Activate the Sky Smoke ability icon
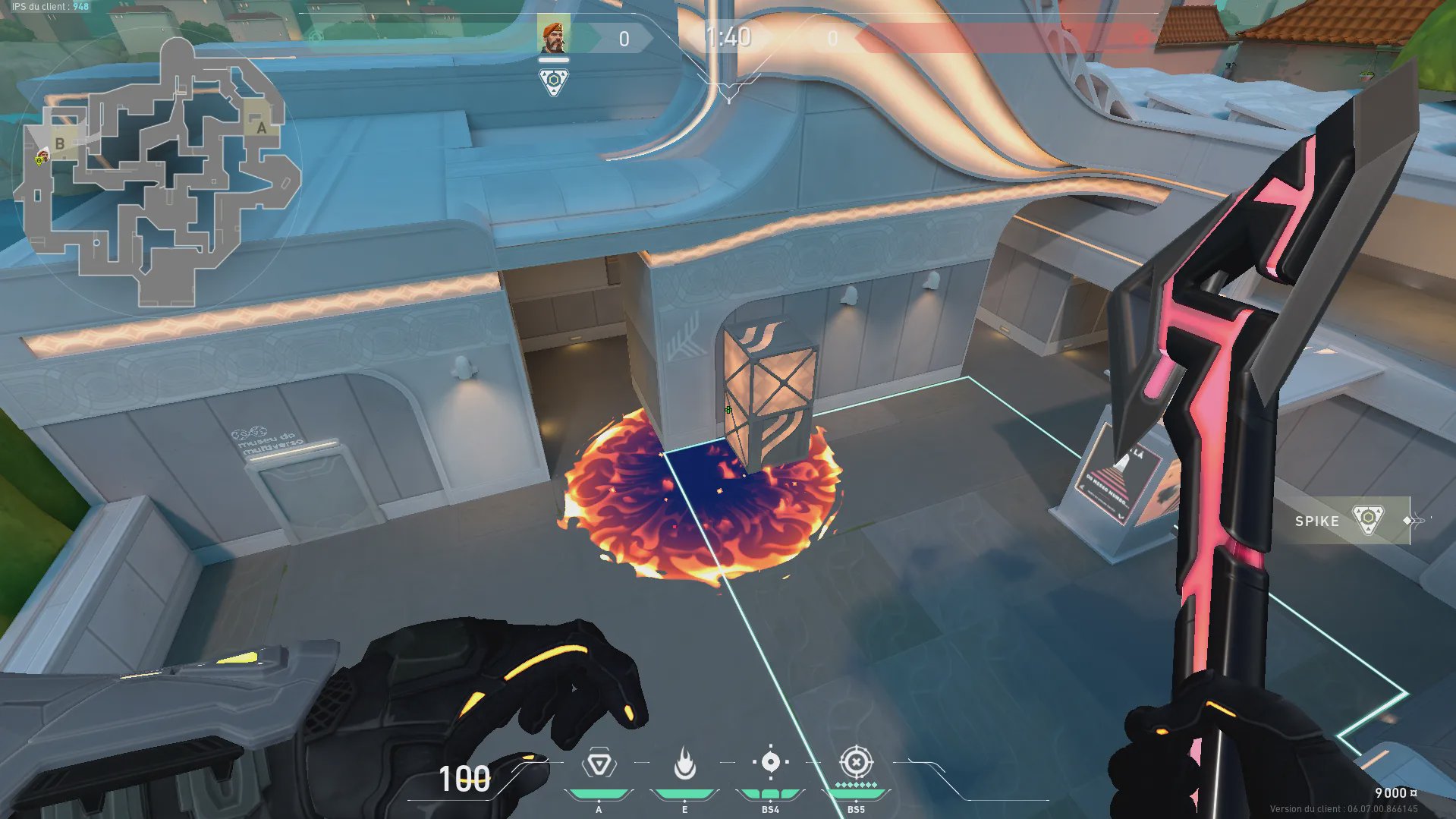1456x819 pixels. (x=770, y=762)
